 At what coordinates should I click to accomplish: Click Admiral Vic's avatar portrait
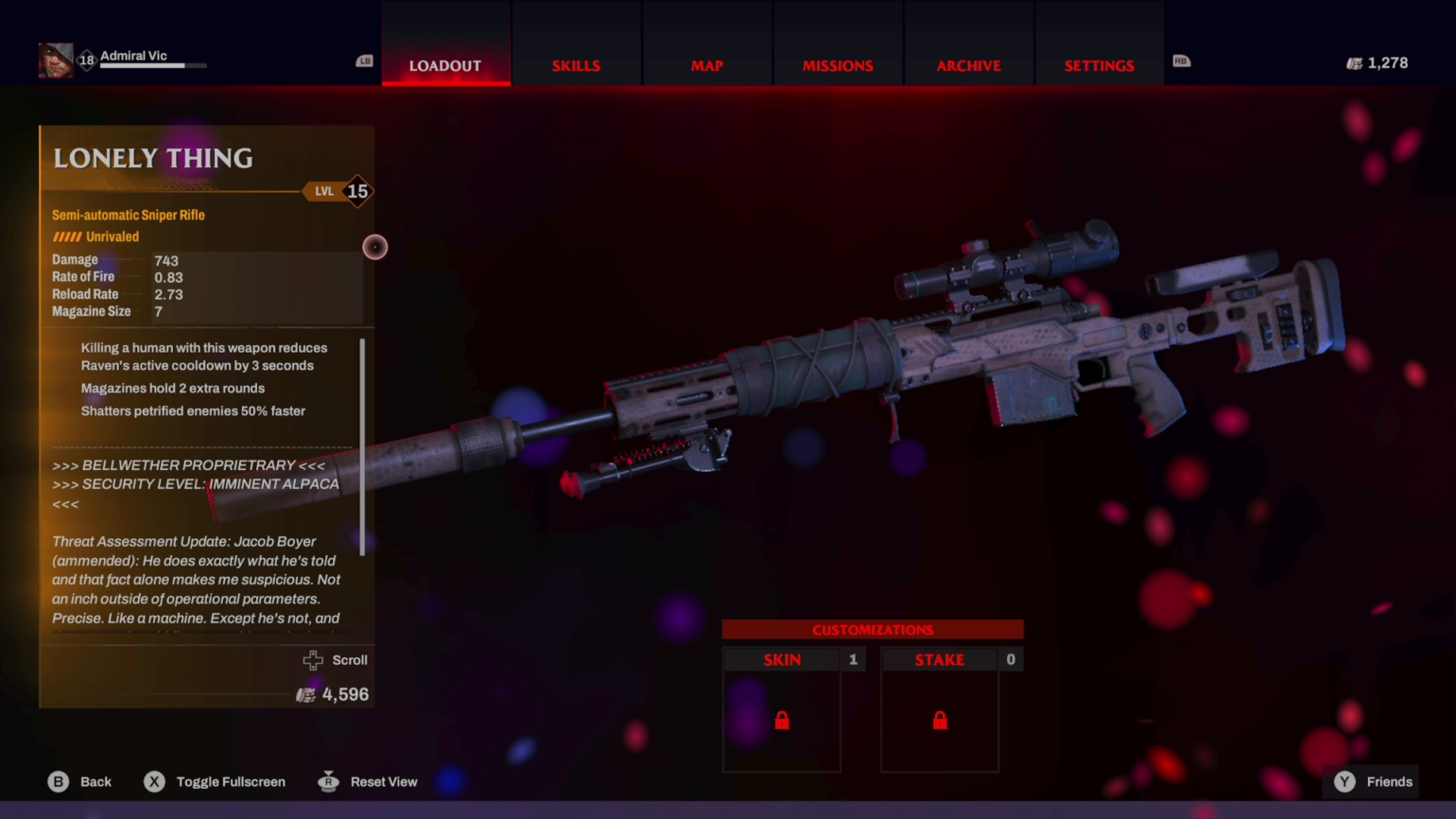coord(55,59)
